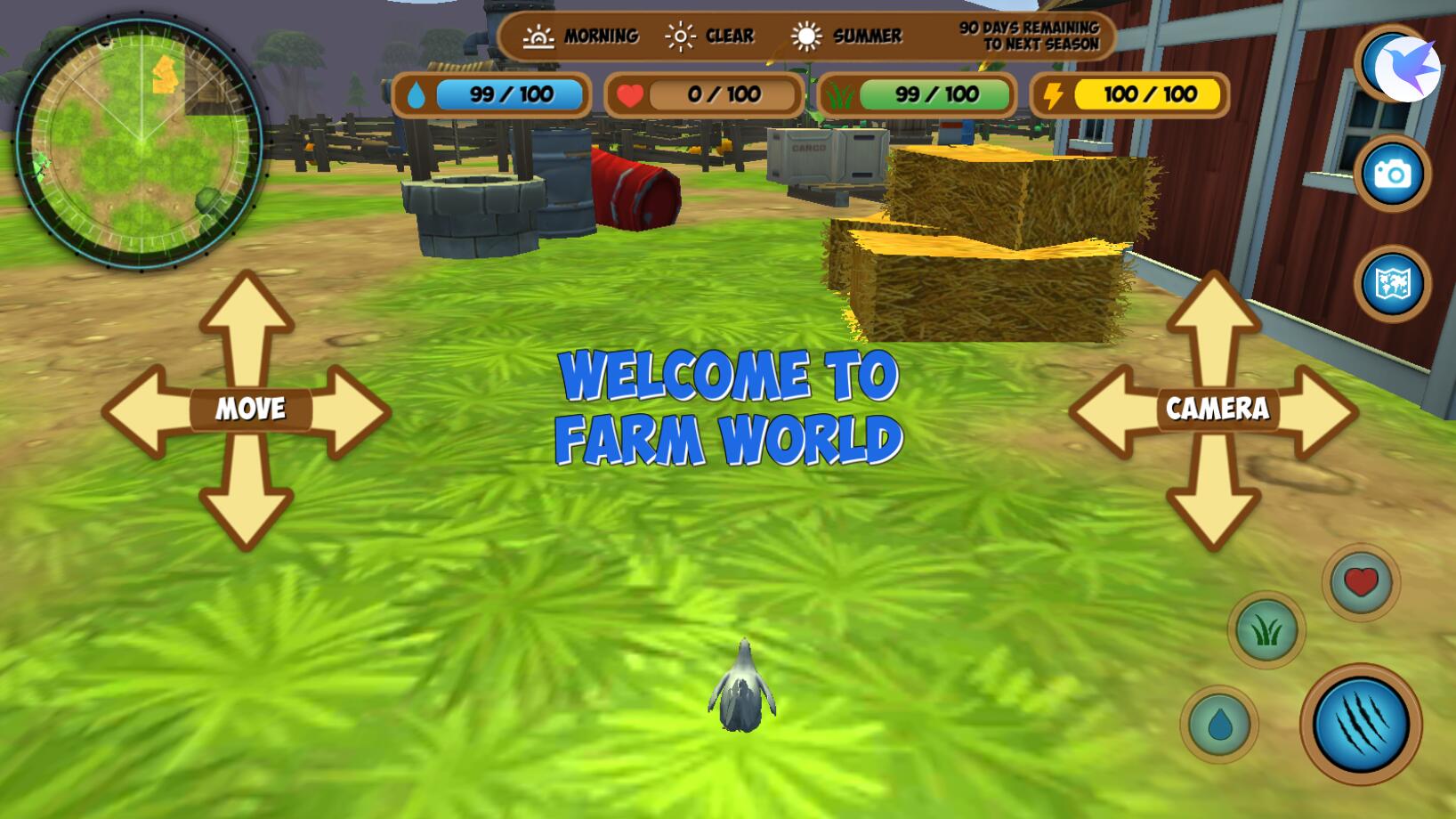Click the circular radar minimap
The width and height of the screenshot is (1456, 819).
coord(140,142)
